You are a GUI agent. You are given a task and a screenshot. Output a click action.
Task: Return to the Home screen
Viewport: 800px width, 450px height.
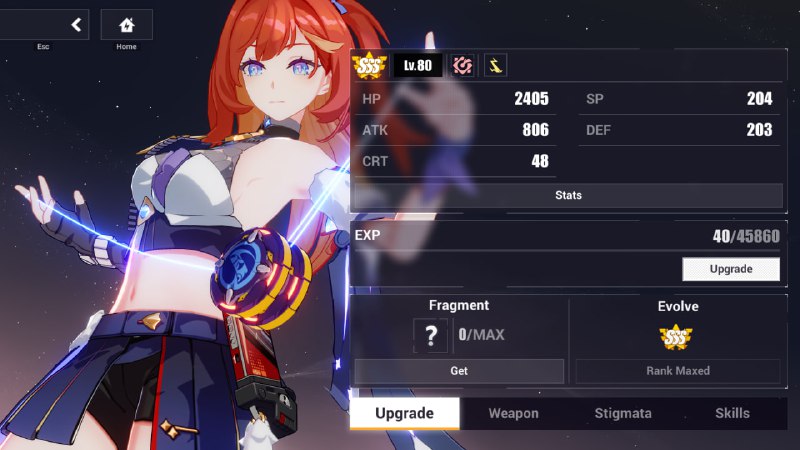(x=126, y=25)
